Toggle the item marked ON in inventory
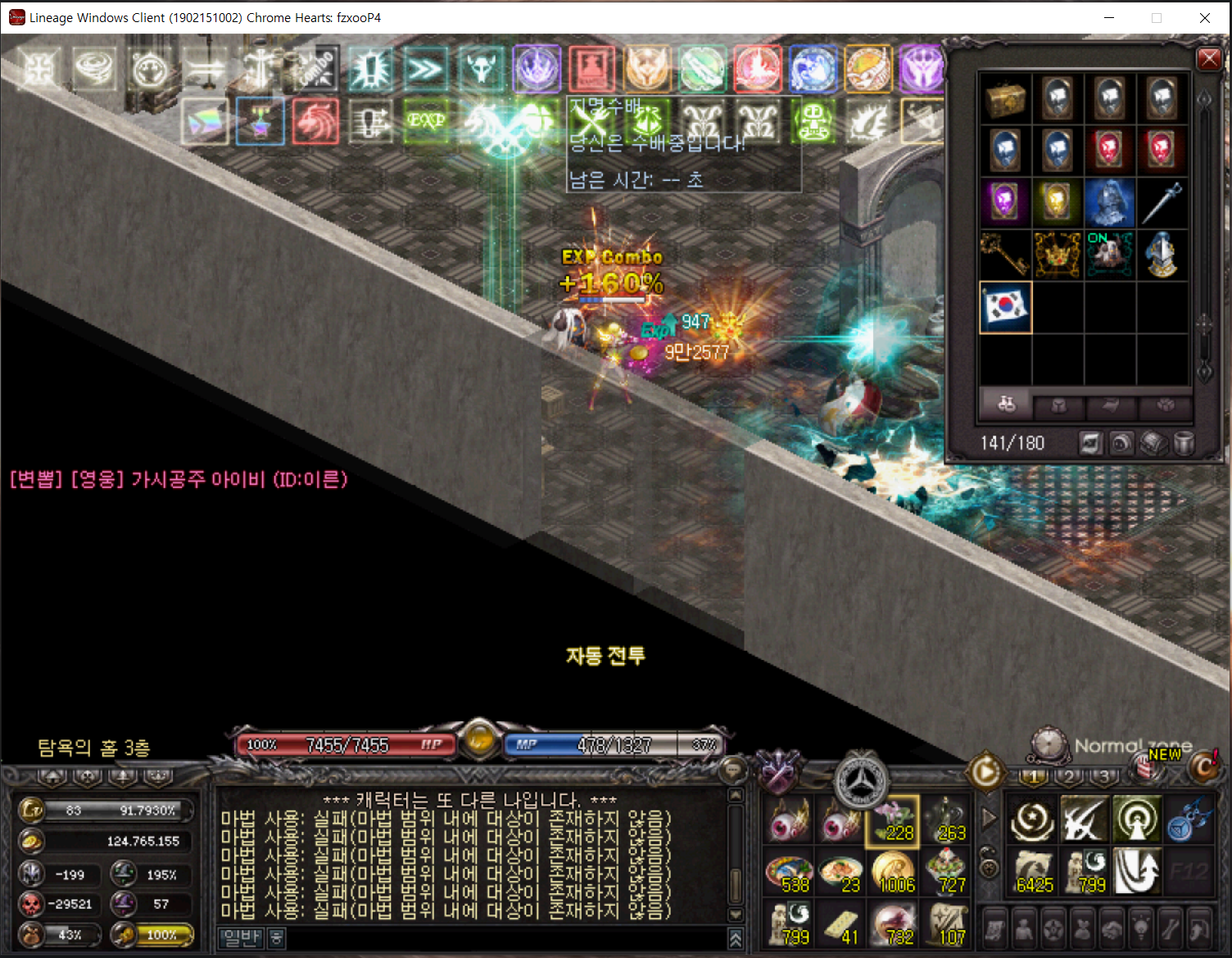 click(x=1109, y=255)
